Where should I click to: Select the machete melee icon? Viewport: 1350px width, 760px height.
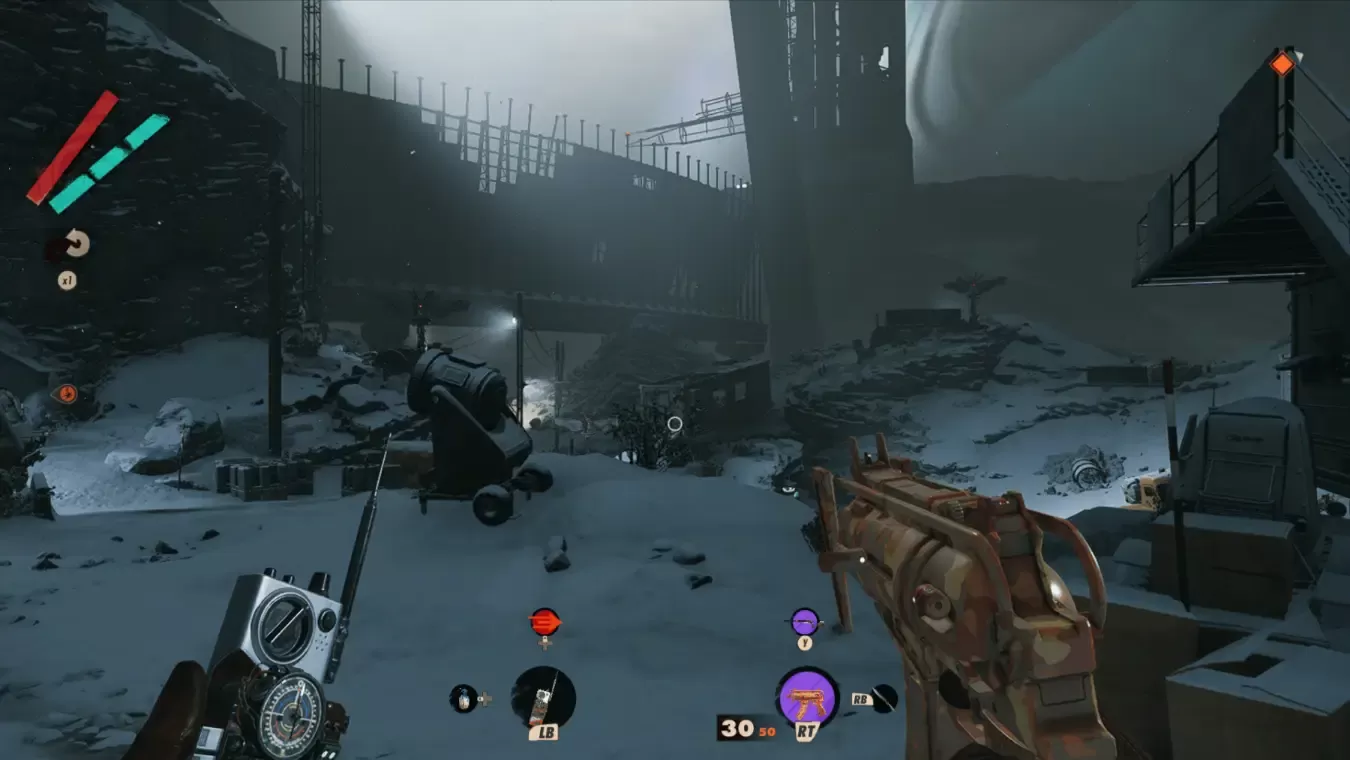point(884,698)
